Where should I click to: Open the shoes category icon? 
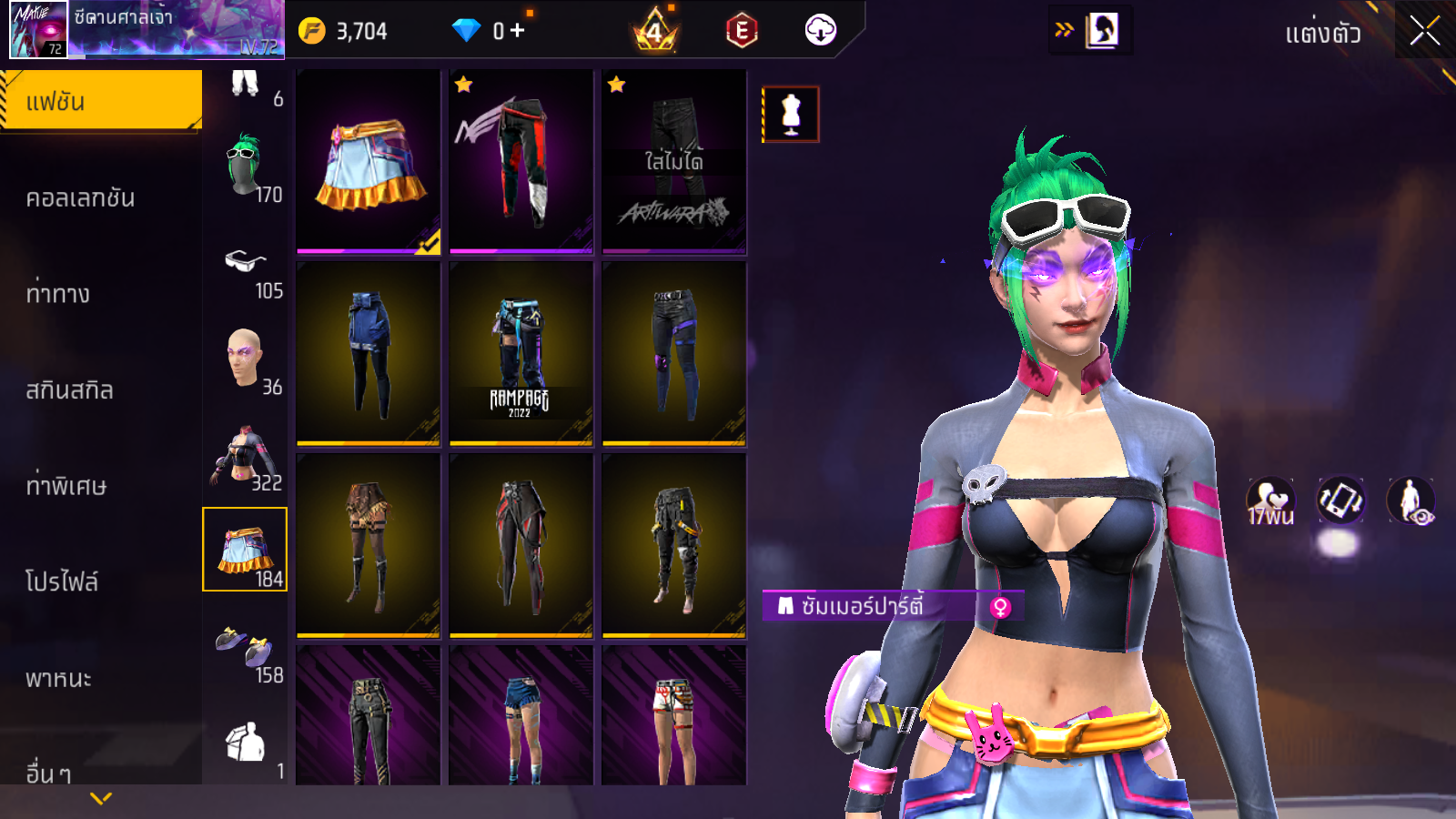(245, 647)
